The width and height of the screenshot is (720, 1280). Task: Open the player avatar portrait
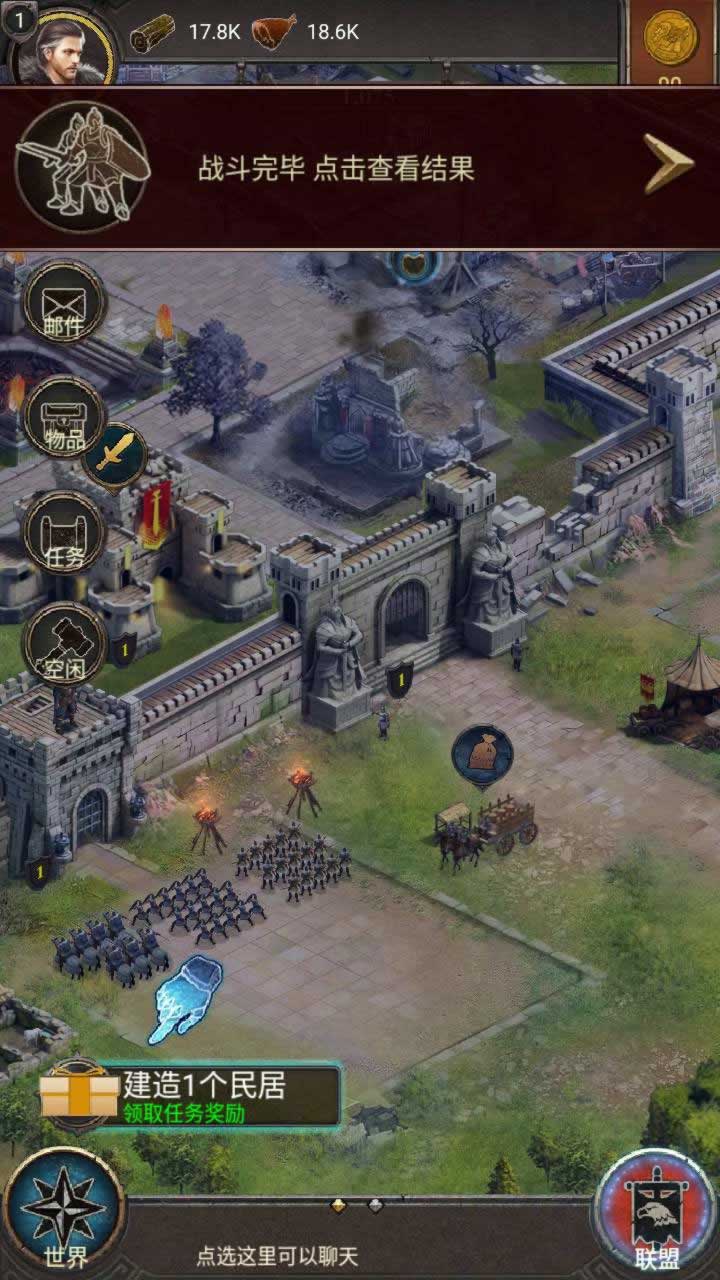(64, 46)
